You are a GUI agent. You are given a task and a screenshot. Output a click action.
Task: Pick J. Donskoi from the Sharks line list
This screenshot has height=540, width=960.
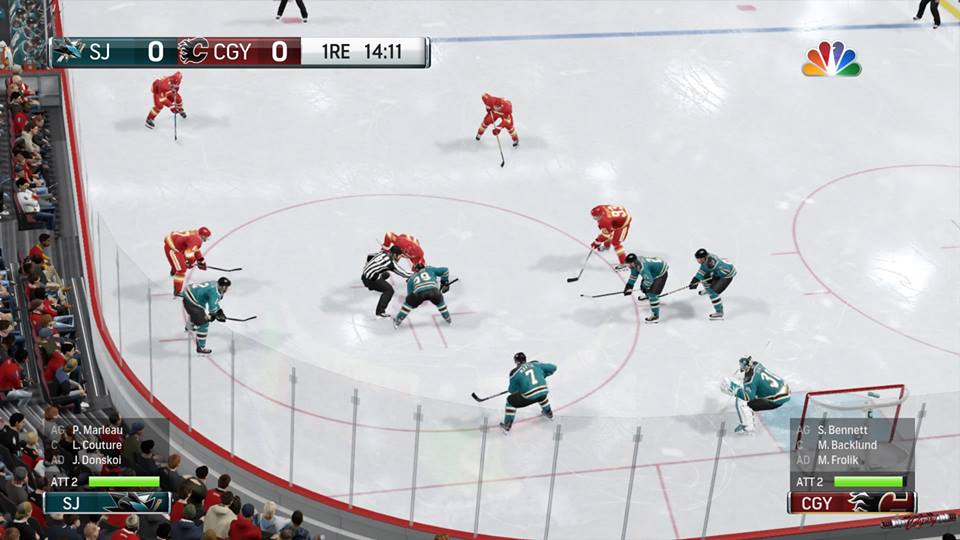[x=97, y=459]
